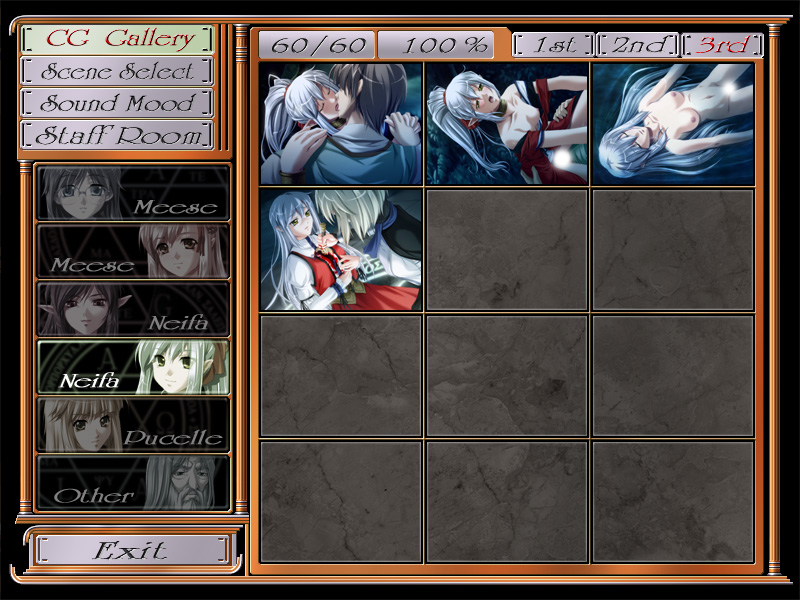Open the Other character category
800x600 pixels.
click(x=133, y=483)
